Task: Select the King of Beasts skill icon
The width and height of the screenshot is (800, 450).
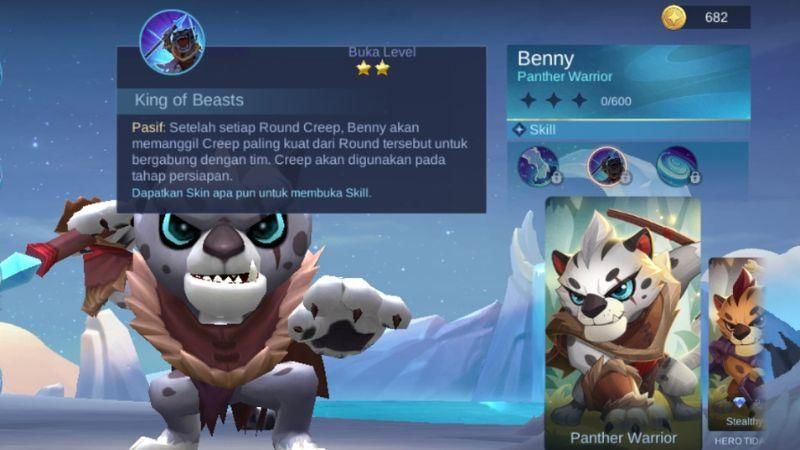Action: click(x=607, y=166)
